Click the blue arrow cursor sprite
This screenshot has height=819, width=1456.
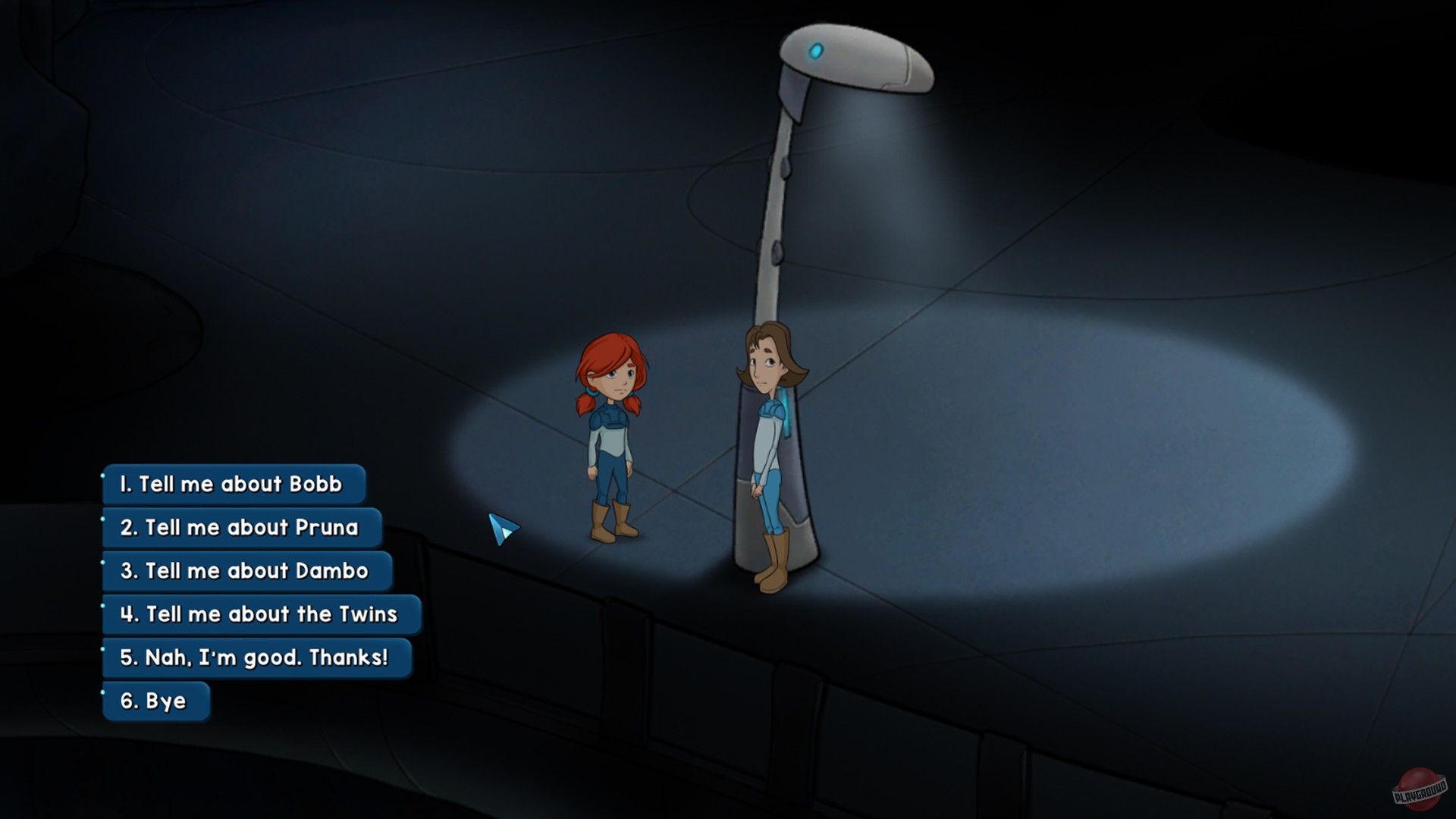[503, 527]
